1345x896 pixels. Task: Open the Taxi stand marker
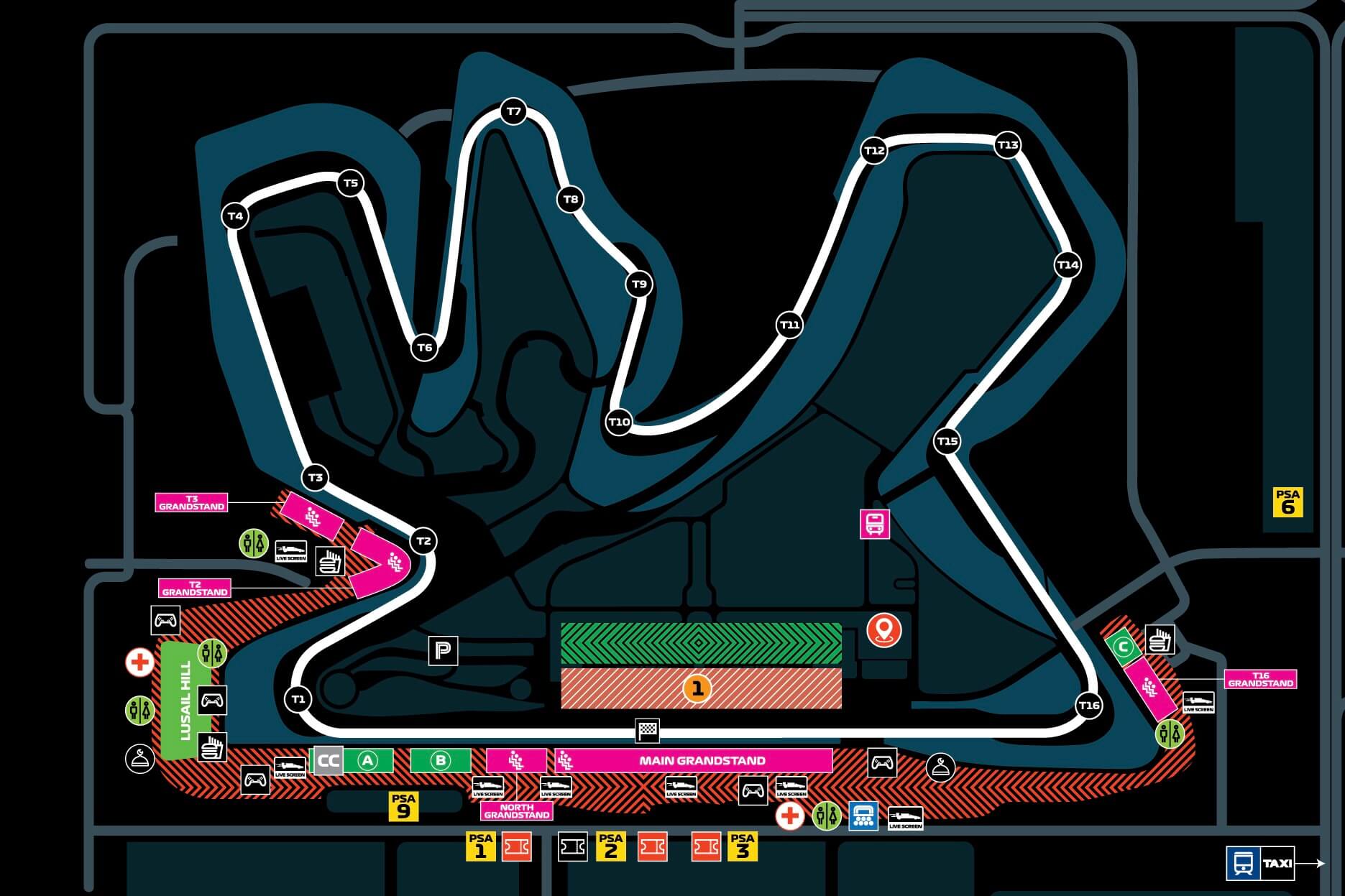1277,863
